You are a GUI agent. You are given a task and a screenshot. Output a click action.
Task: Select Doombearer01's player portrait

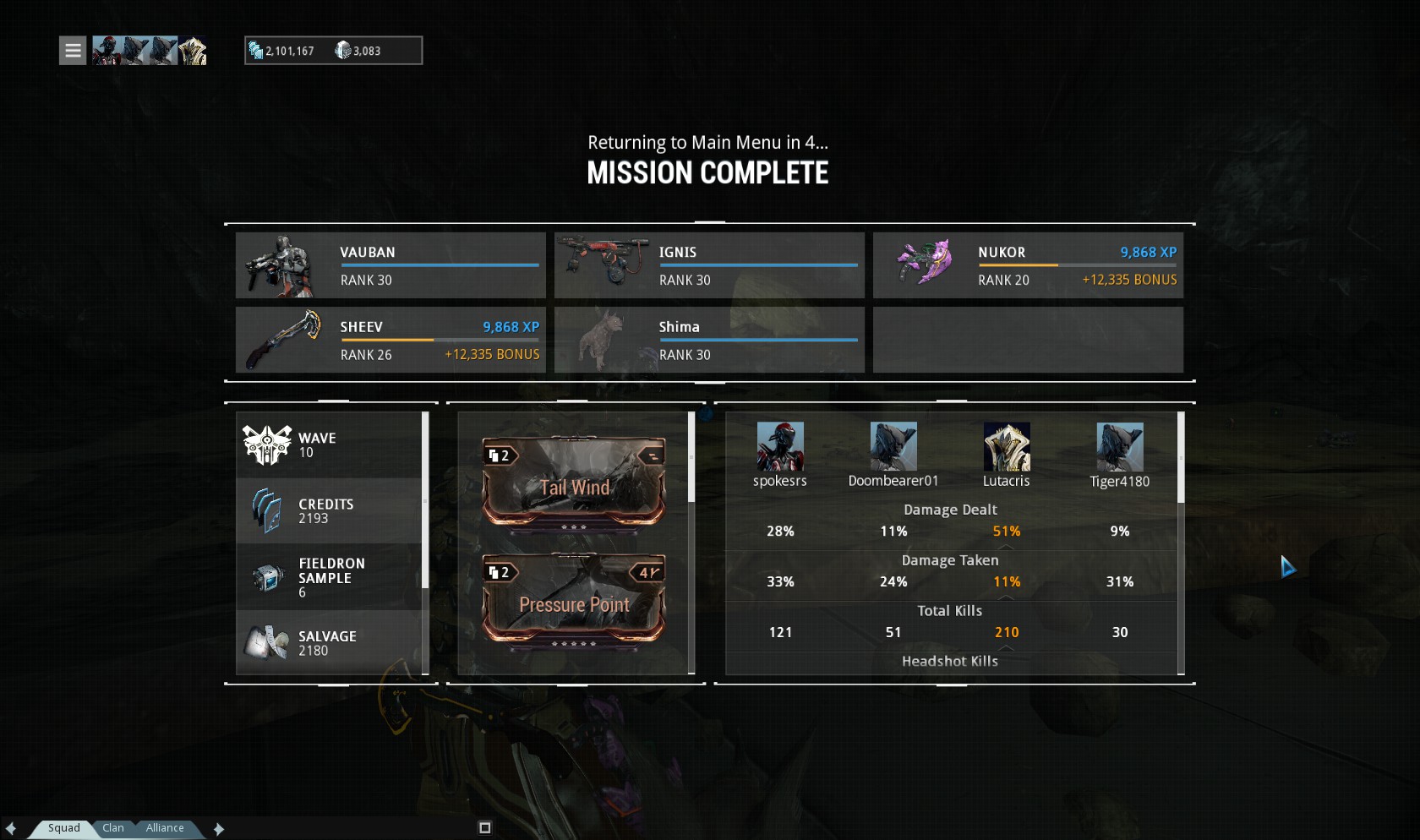(893, 447)
